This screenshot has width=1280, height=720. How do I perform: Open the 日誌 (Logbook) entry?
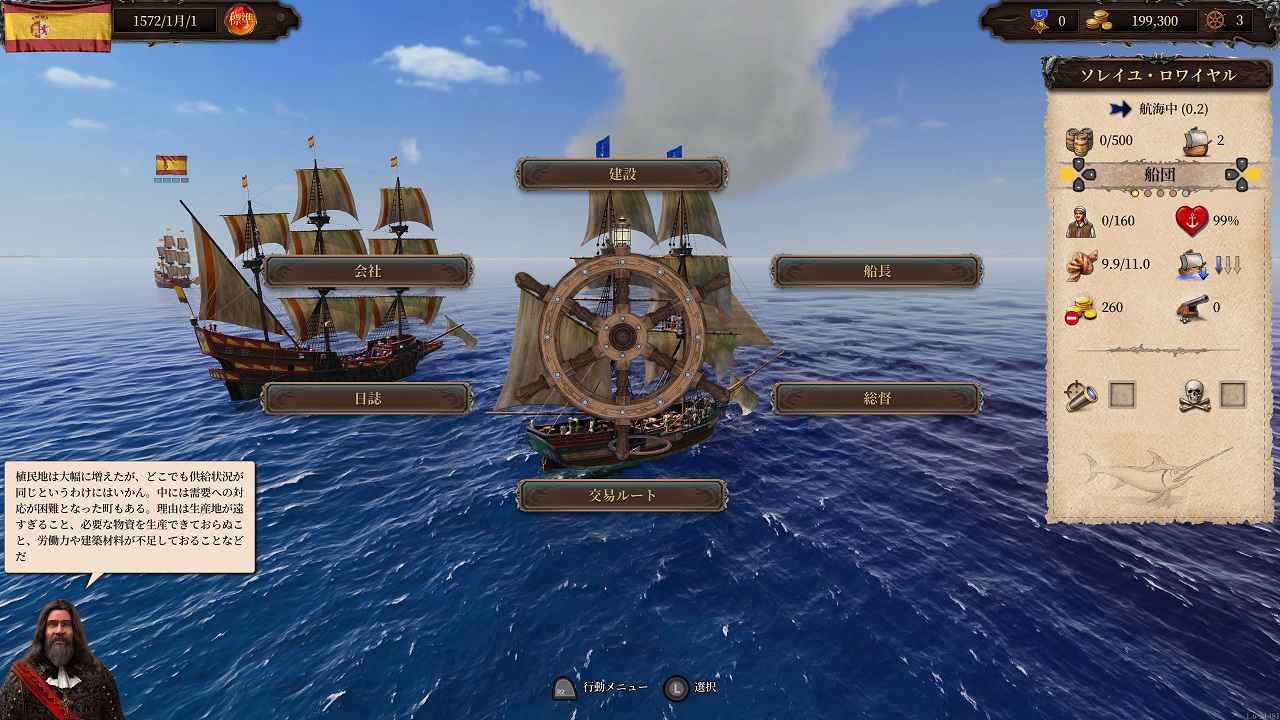(367, 398)
